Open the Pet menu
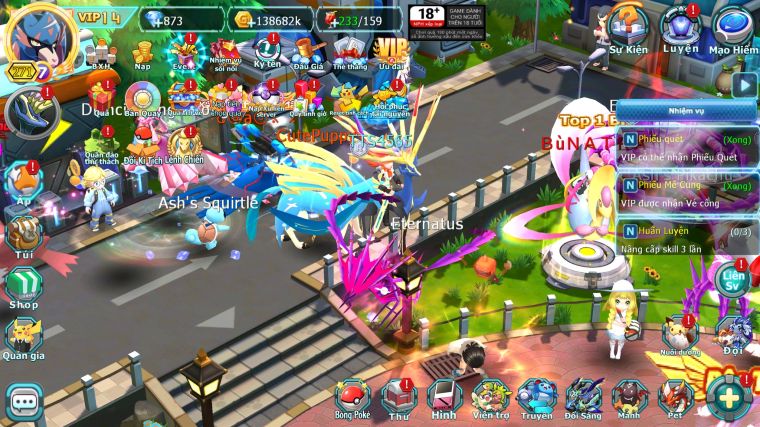This screenshot has height=427, width=760. [676, 397]
